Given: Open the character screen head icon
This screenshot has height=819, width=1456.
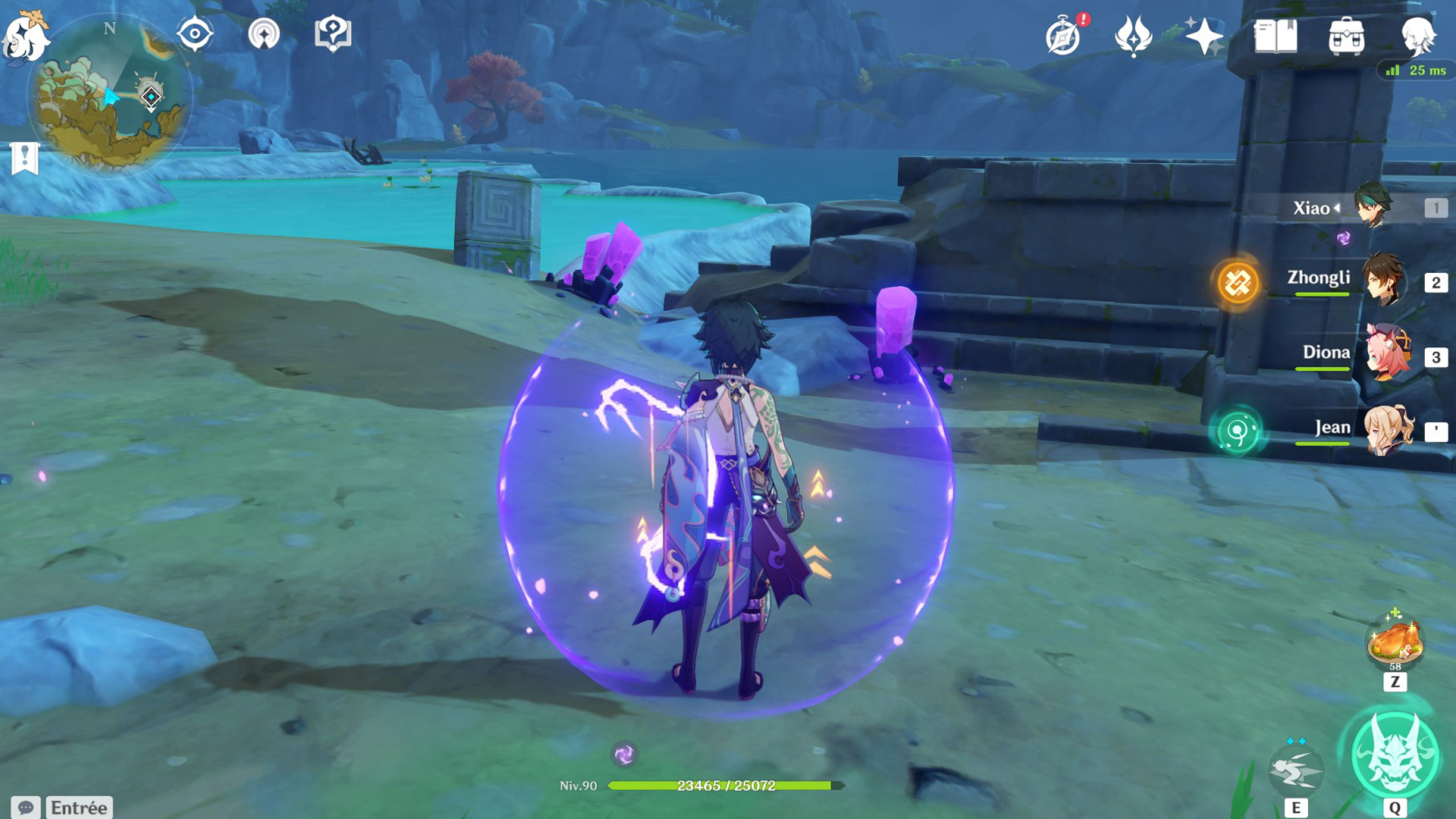Looking at the screenshot, I should (x=1417, y=36).
